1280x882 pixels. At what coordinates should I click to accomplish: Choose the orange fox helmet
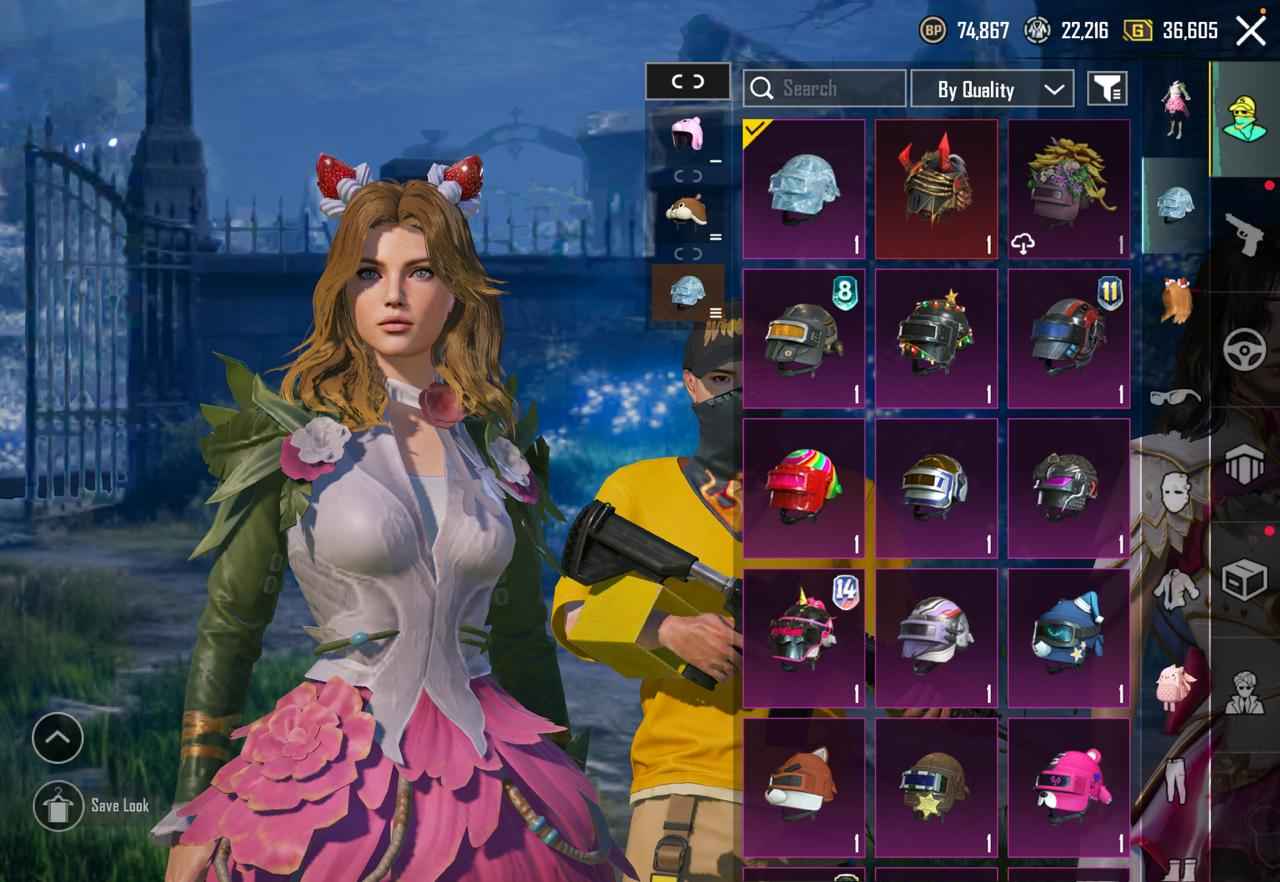(x=804, y=788)
